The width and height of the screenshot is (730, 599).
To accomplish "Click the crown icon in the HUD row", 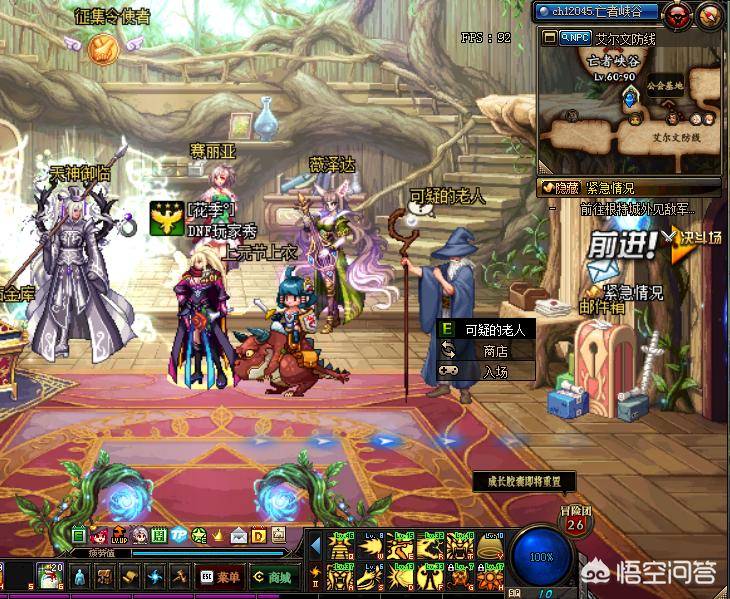I will pyautogui.click(x=219, y=535).
